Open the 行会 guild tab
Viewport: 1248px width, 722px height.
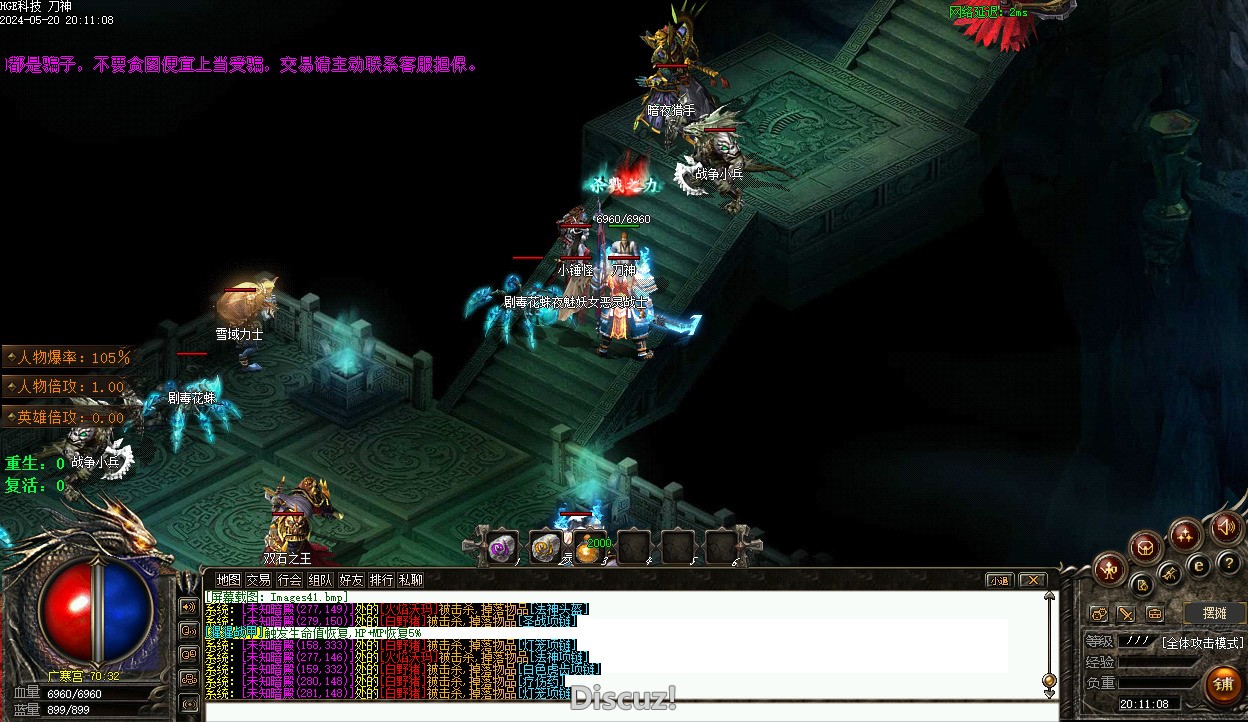tap(290, 579)
